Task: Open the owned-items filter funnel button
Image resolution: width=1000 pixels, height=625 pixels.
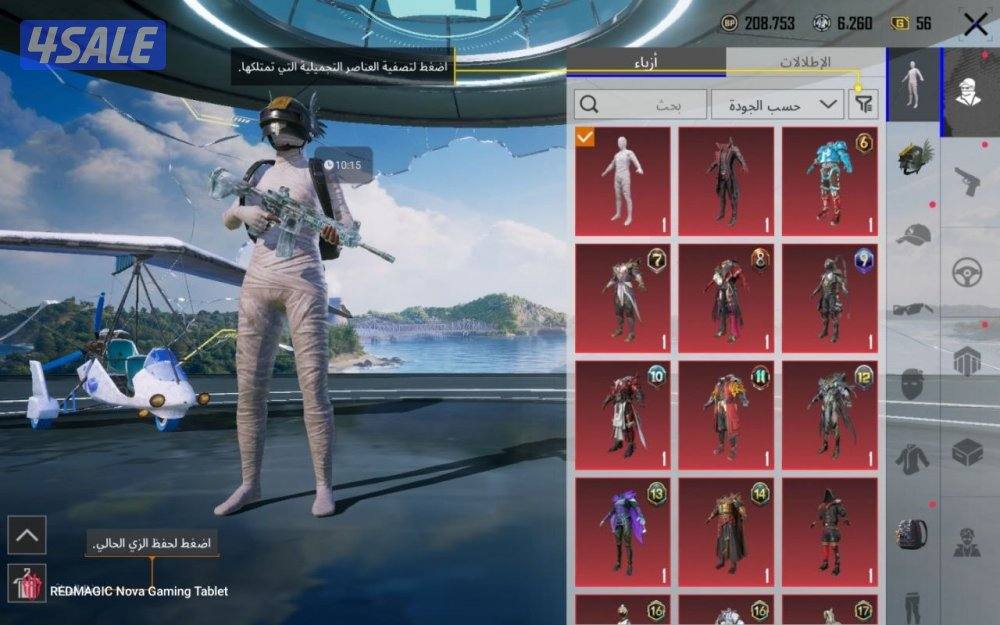Action: tap(863, 104)
